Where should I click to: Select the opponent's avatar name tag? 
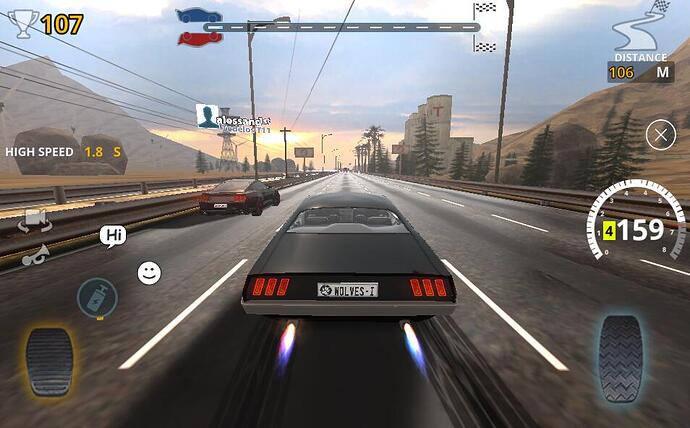click(233, 117)
